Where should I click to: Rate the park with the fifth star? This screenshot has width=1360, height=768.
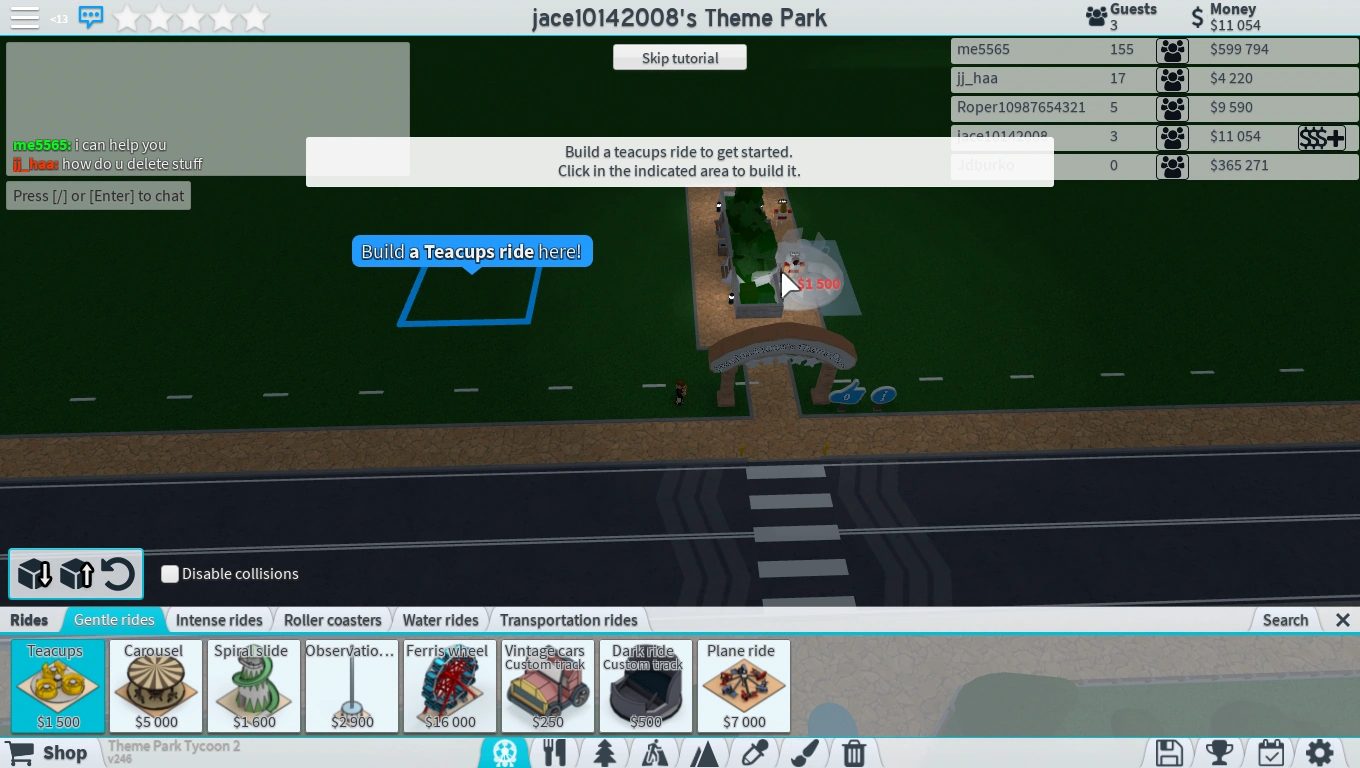click(255, 17)
